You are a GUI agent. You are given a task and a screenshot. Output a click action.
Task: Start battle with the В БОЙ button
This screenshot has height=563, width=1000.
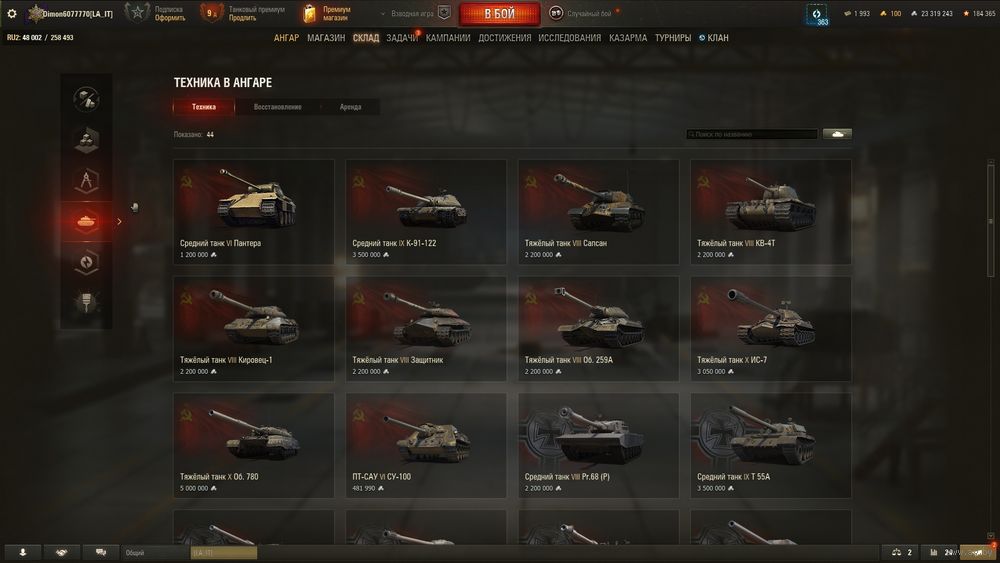pos(499,14)
